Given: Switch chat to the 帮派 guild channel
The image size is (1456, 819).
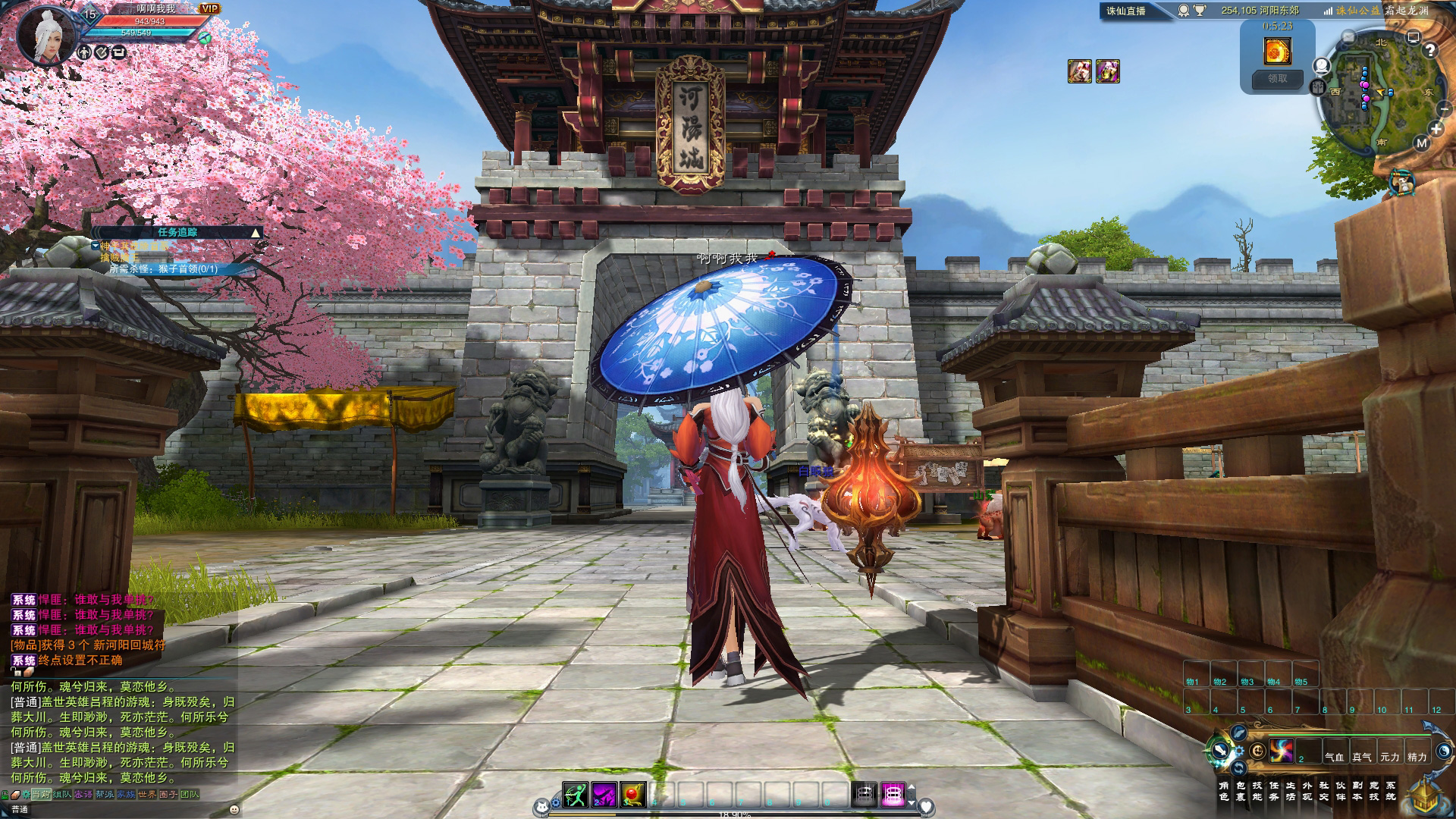Looking at the screenshot, I should (105, 795).
